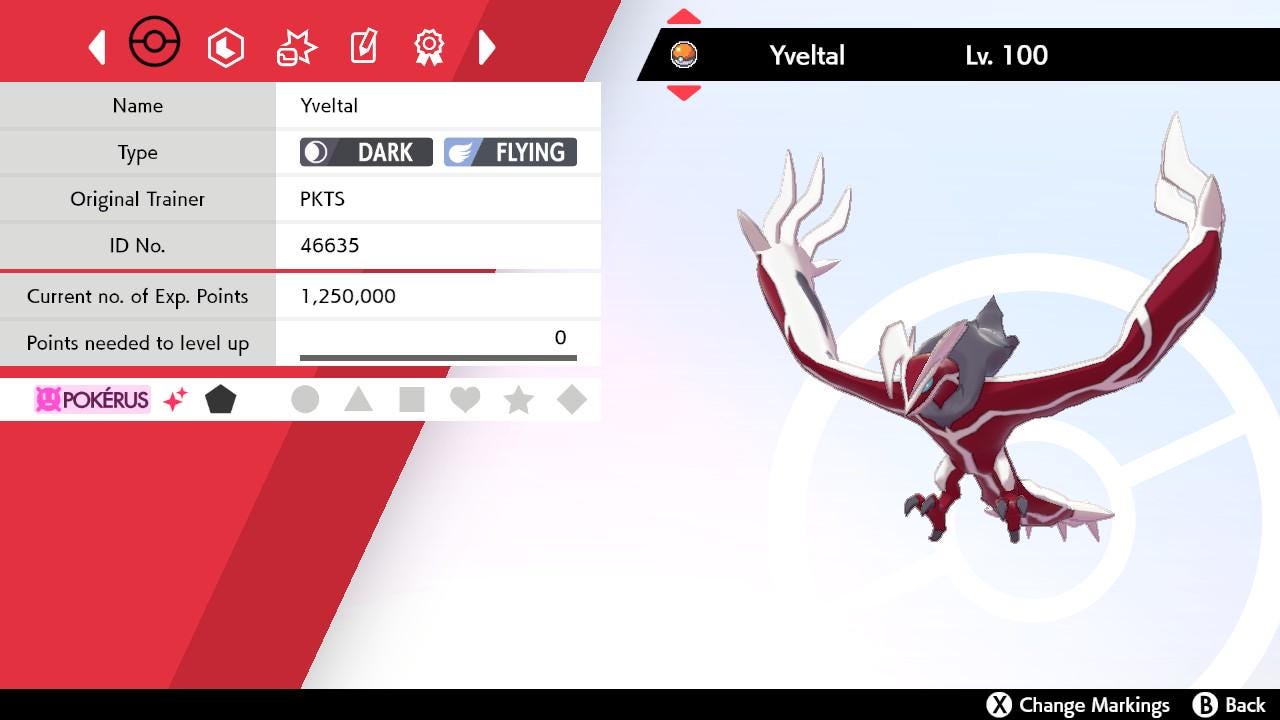Switch to the moves tab icon
Image resolution: width=1280 pixels, height=720 pixels.
(296, 47)
